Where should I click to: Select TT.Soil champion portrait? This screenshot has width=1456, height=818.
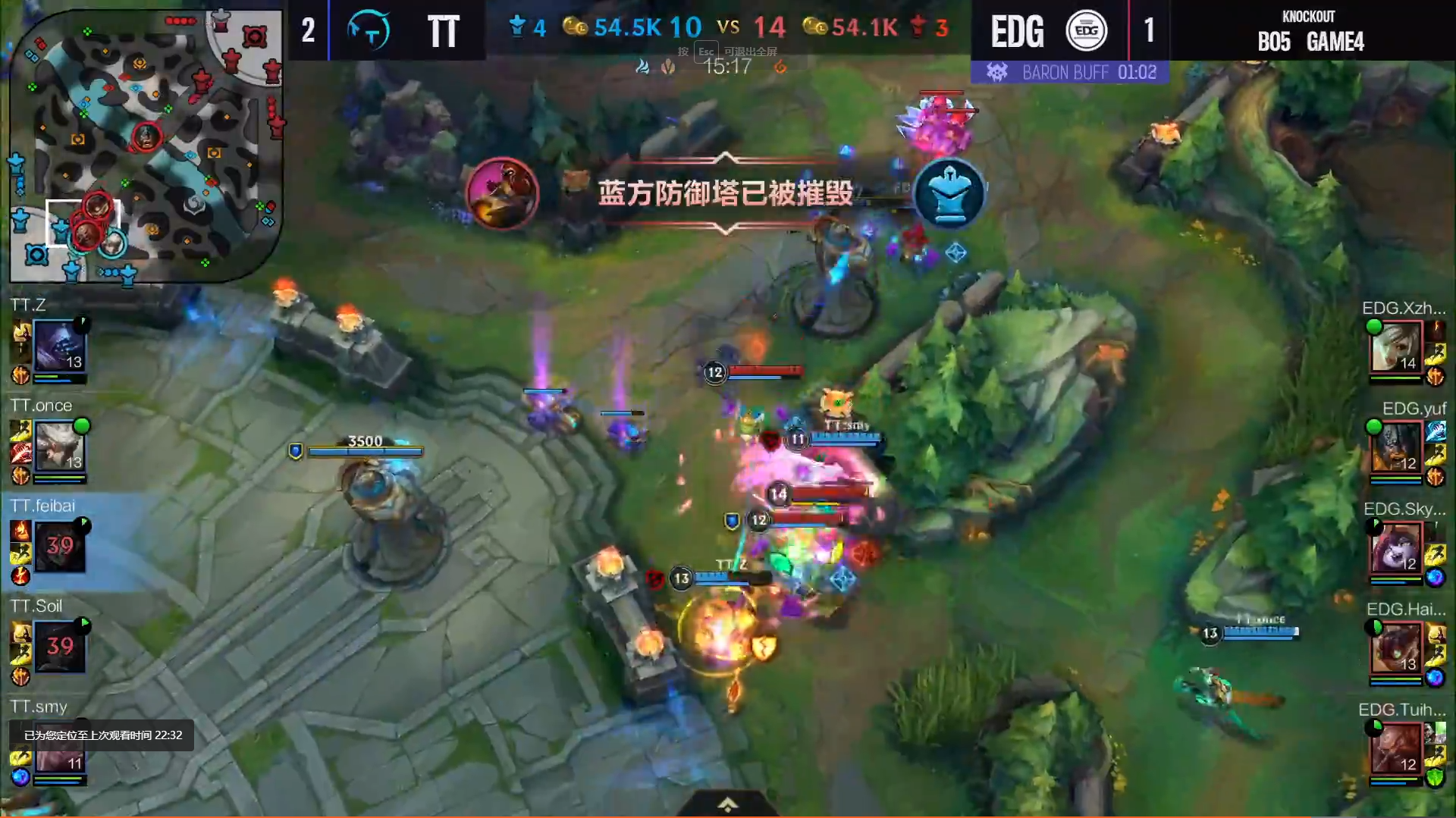(x=59, y=646)
